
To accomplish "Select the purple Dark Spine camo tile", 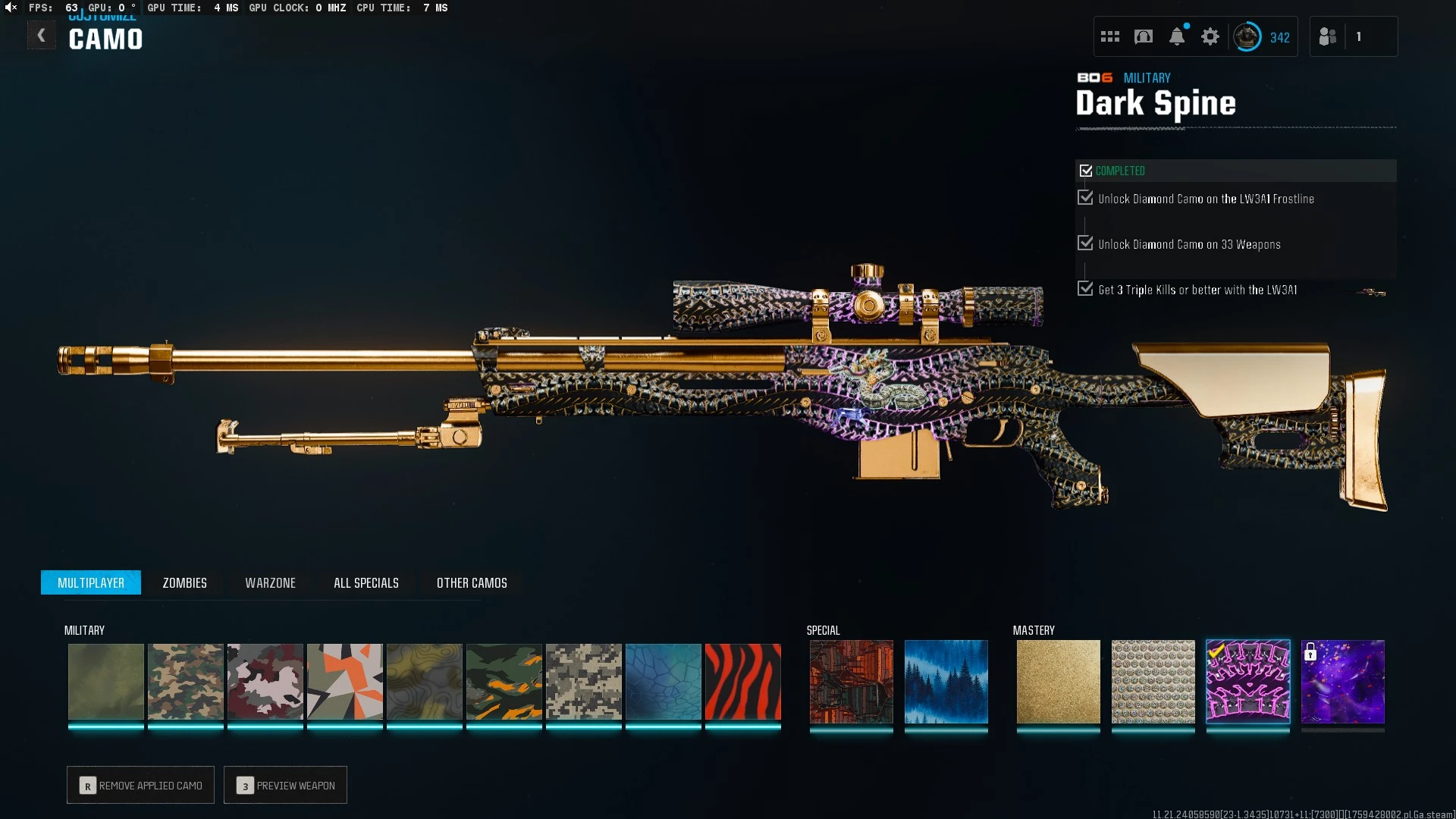I will [1247, 682].
